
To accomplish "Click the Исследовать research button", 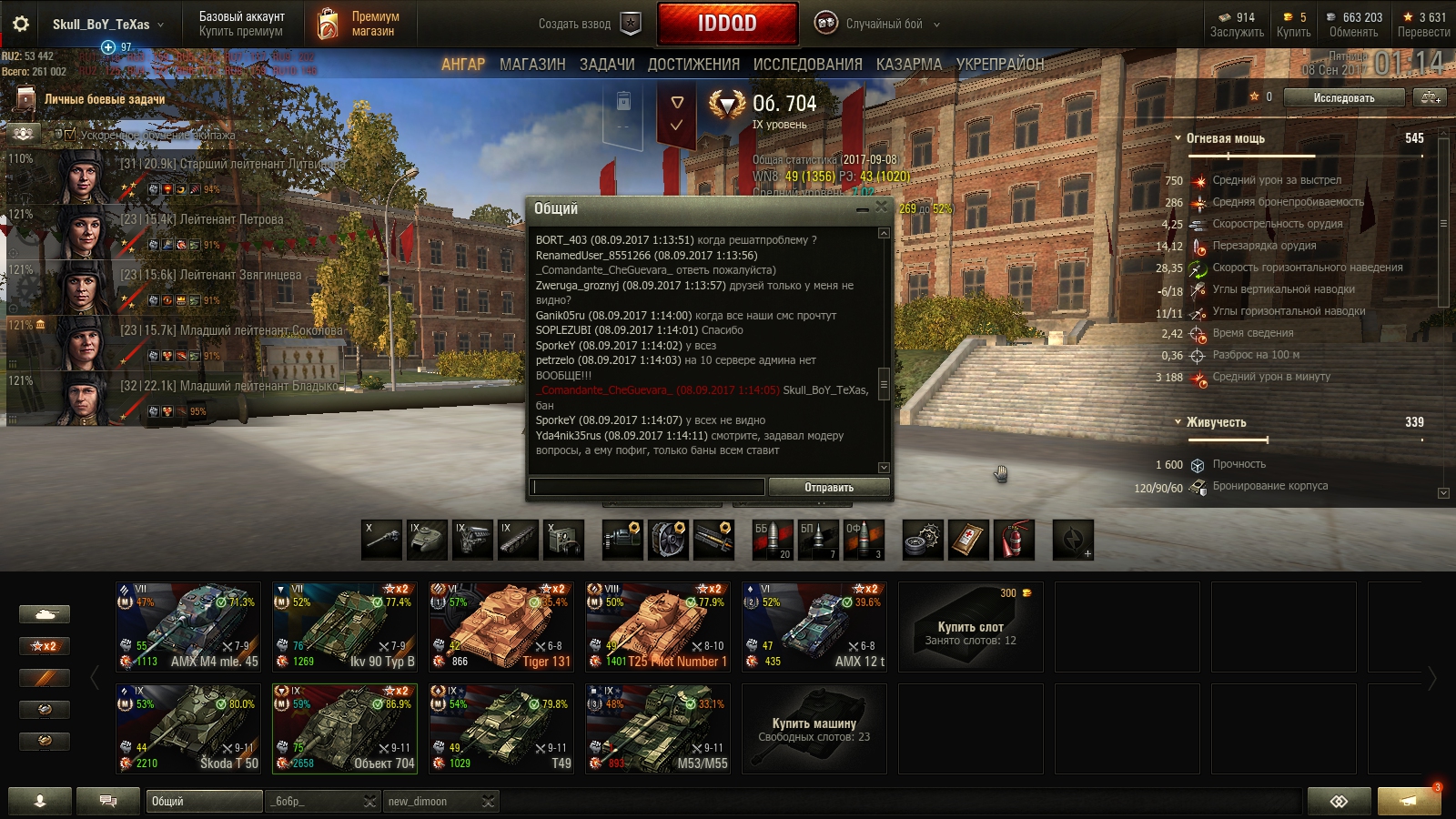I will [x=1343, y=97].
